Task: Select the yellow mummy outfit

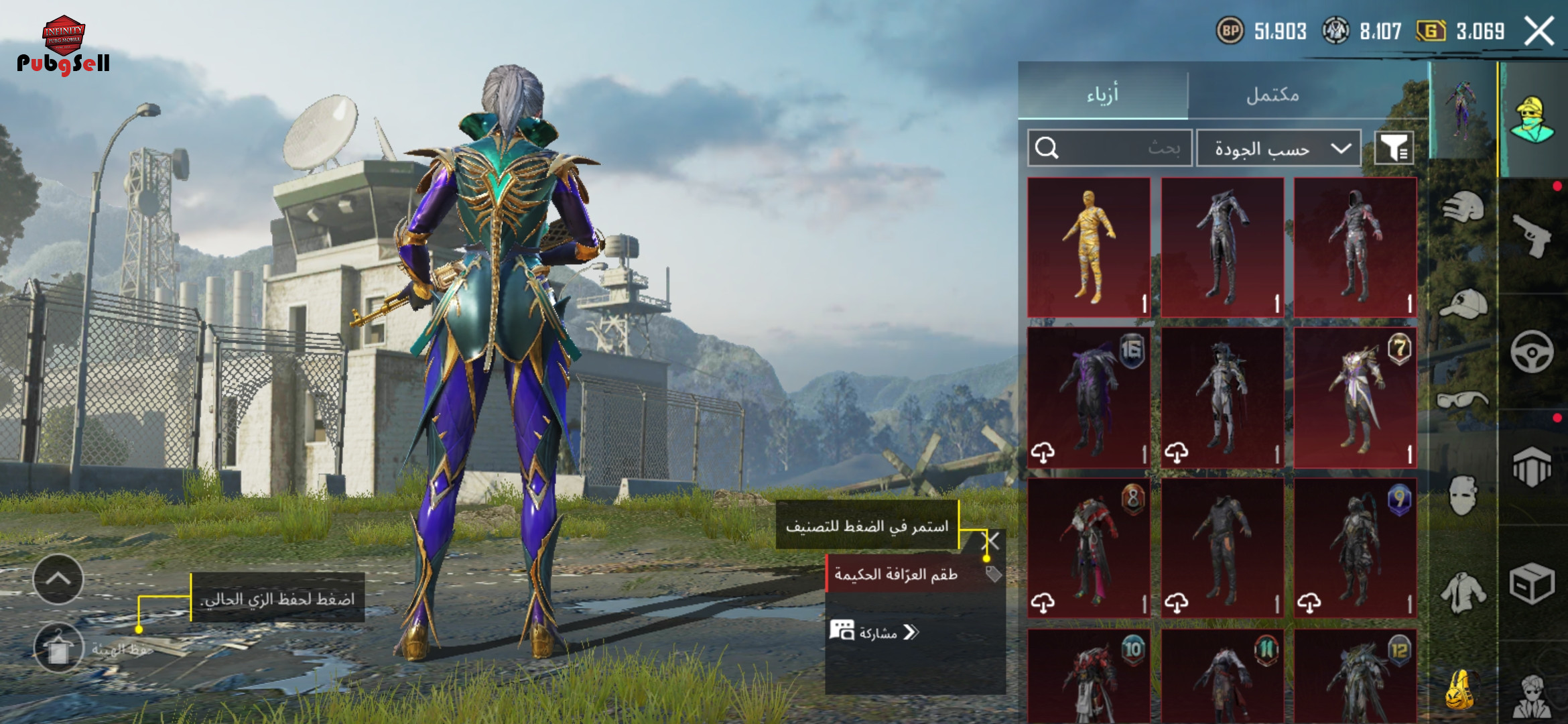Action: tap(1089, 247)
